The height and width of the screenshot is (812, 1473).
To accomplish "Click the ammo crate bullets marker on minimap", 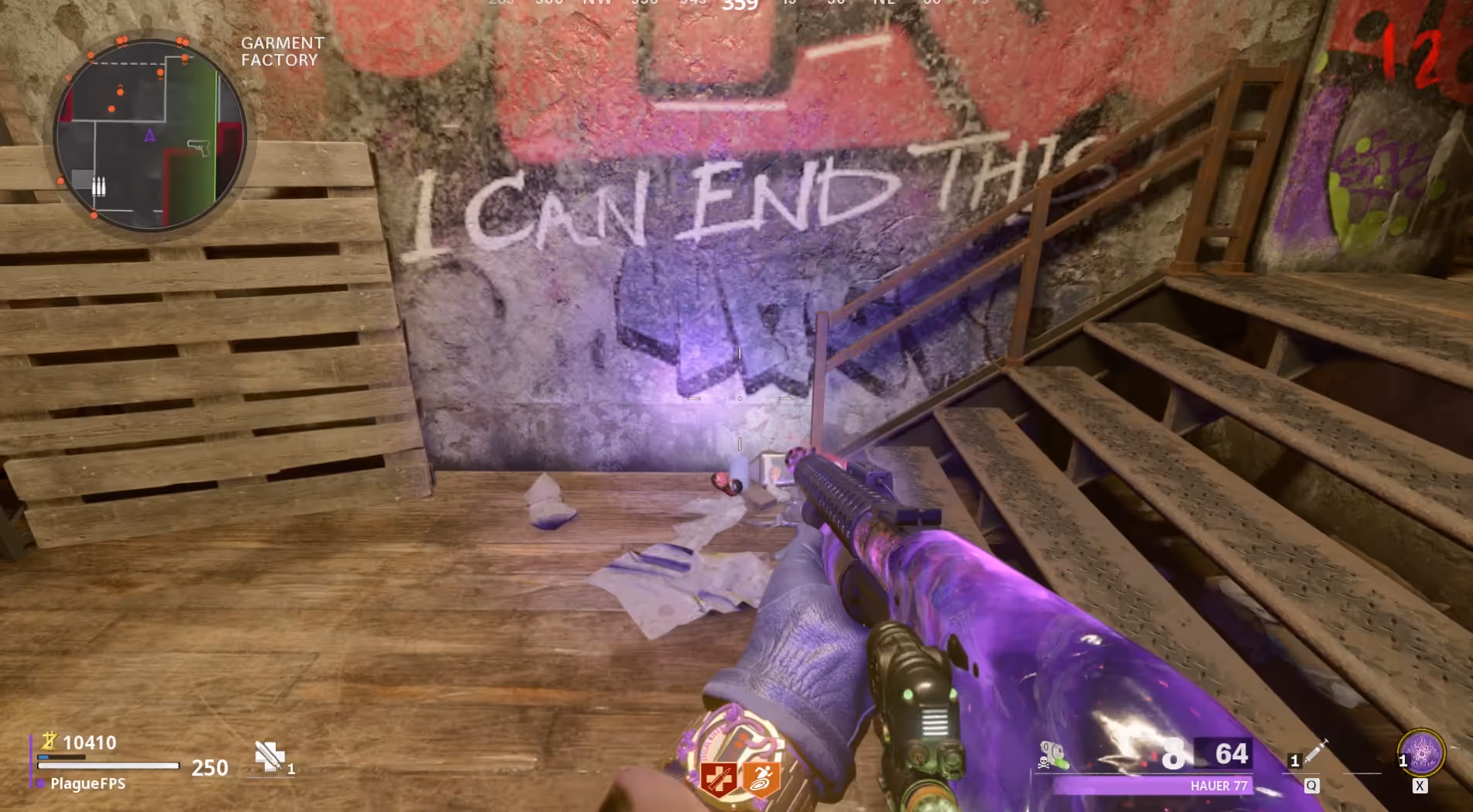I will pos(98,186).
